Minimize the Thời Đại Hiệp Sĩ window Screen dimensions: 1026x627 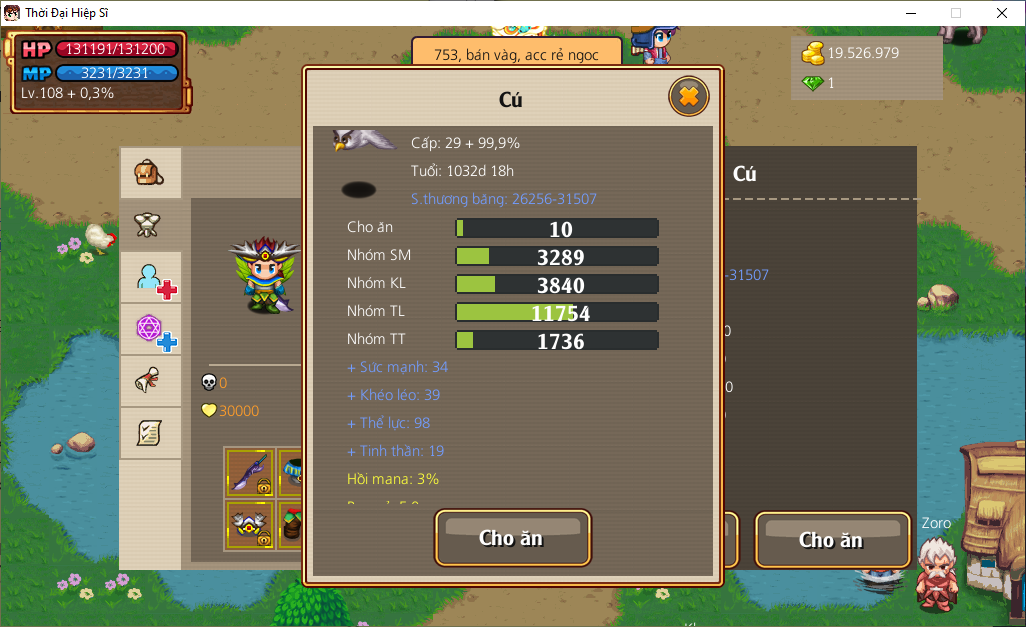tap(910, 13)
